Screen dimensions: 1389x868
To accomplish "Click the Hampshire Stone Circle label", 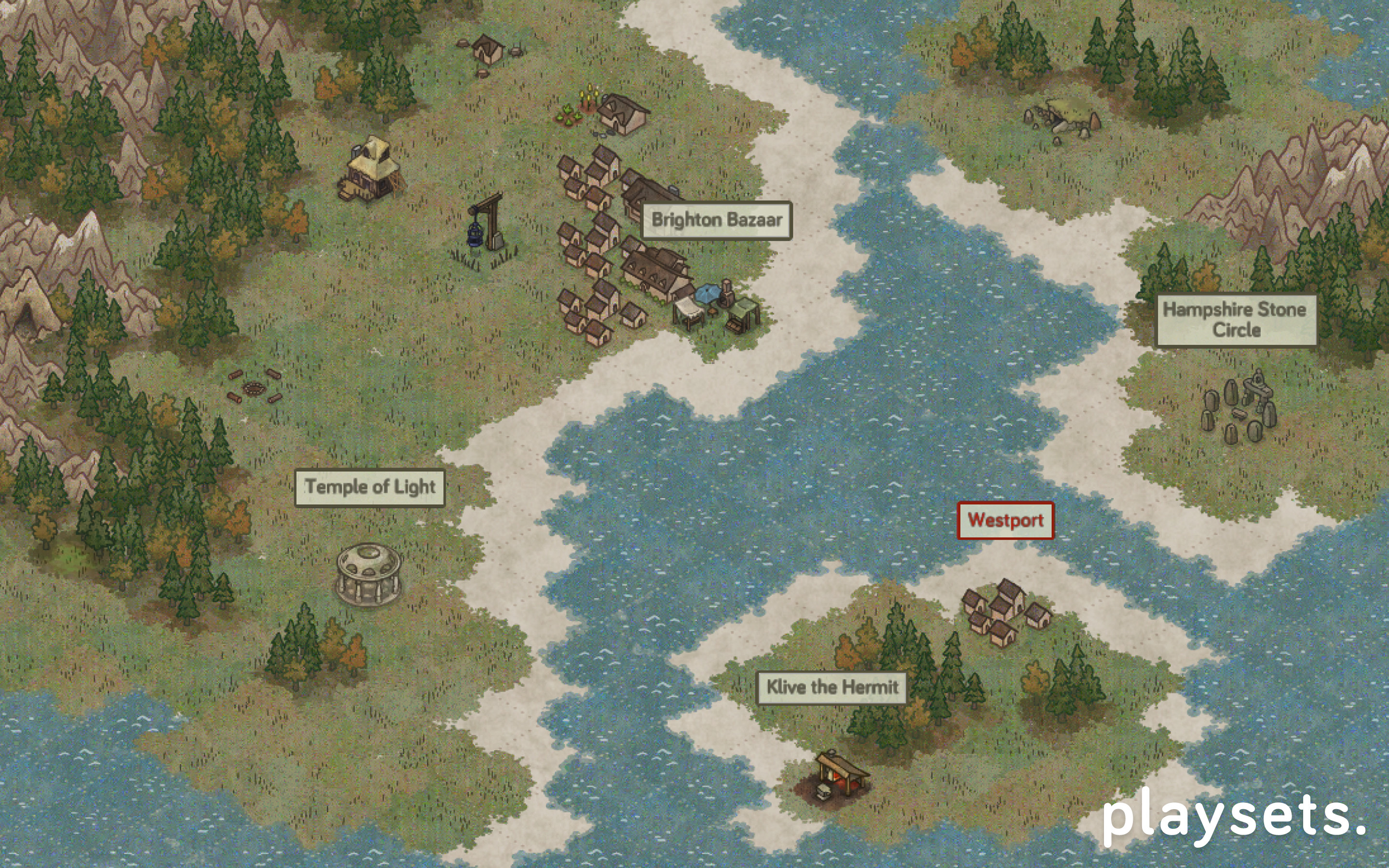I will (1235, 320).
